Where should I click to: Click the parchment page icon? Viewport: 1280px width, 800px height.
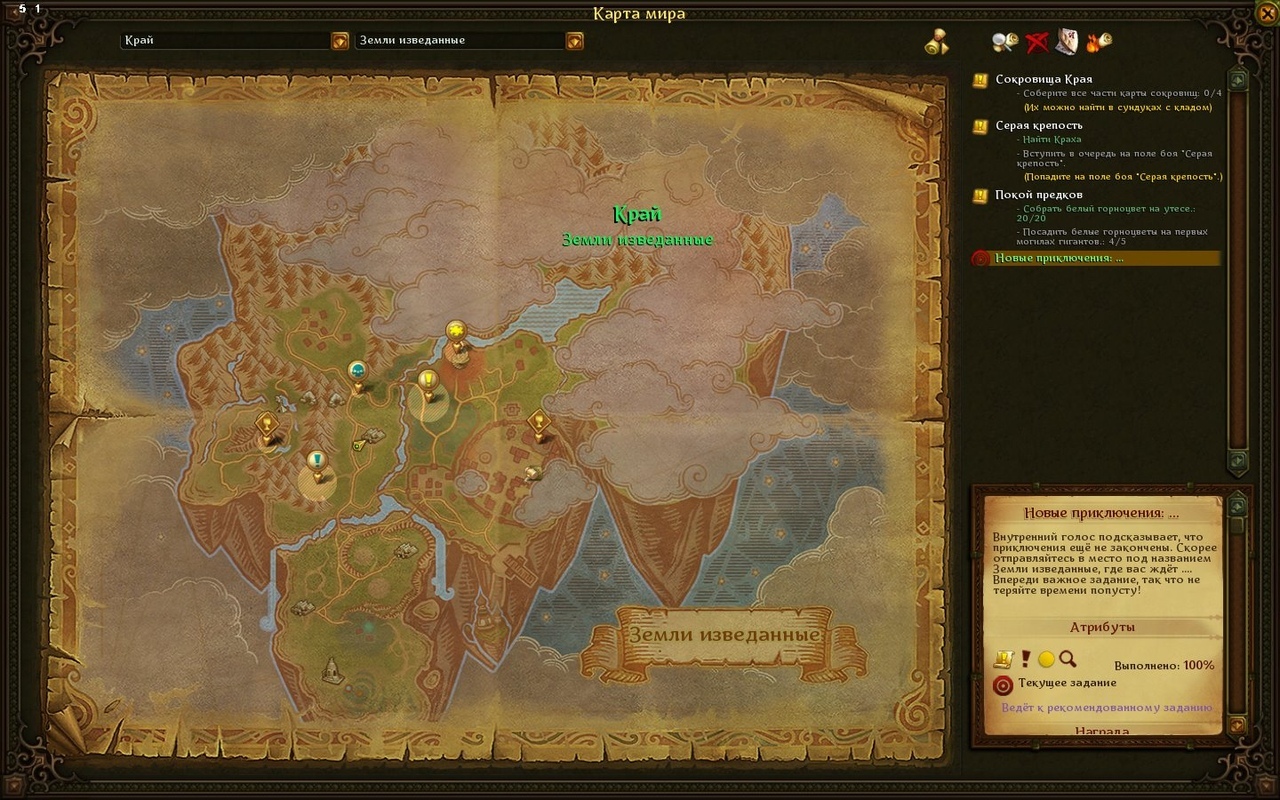[1067, 42]
